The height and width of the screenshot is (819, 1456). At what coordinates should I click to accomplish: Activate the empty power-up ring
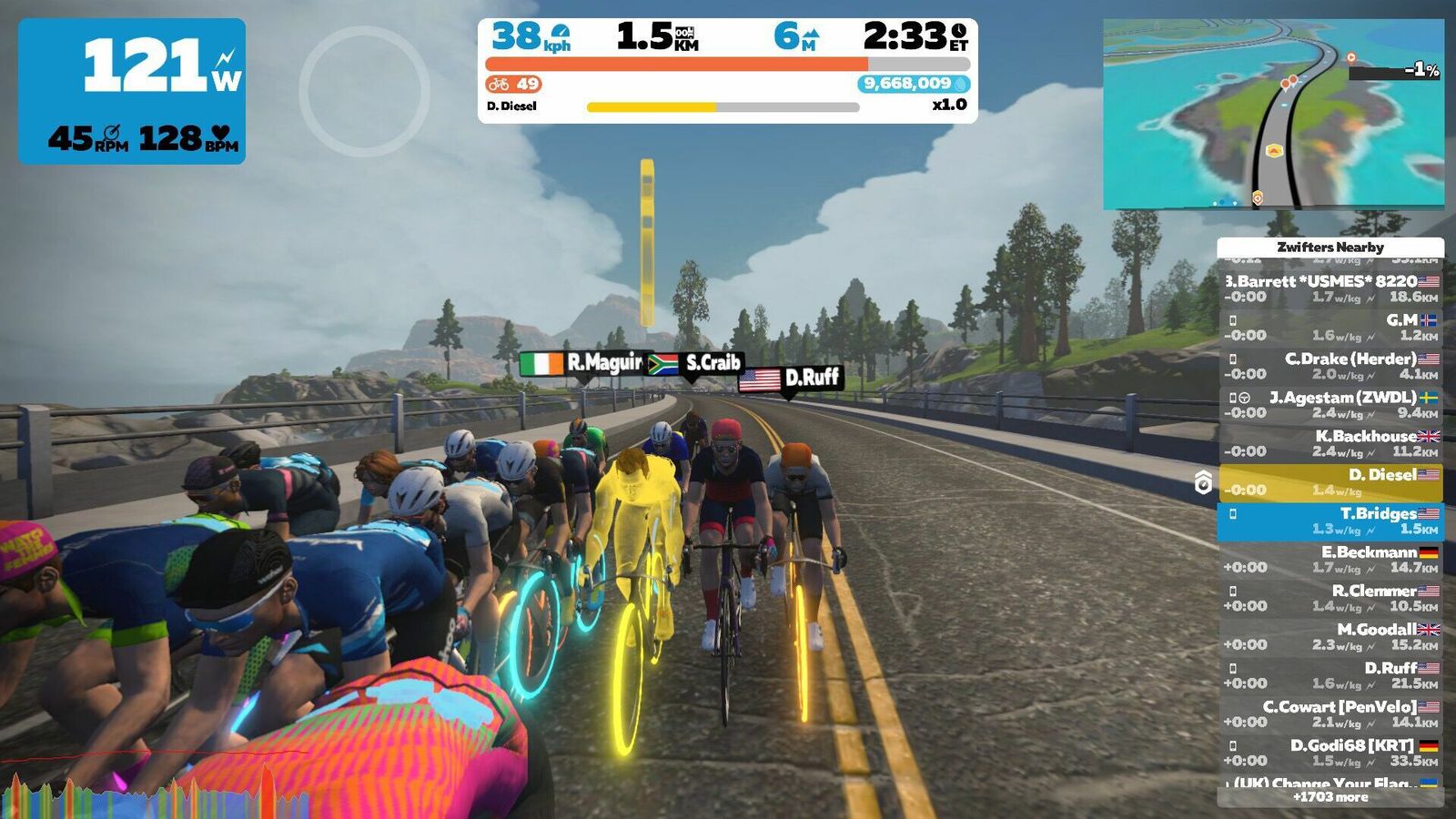coord(364,91)
